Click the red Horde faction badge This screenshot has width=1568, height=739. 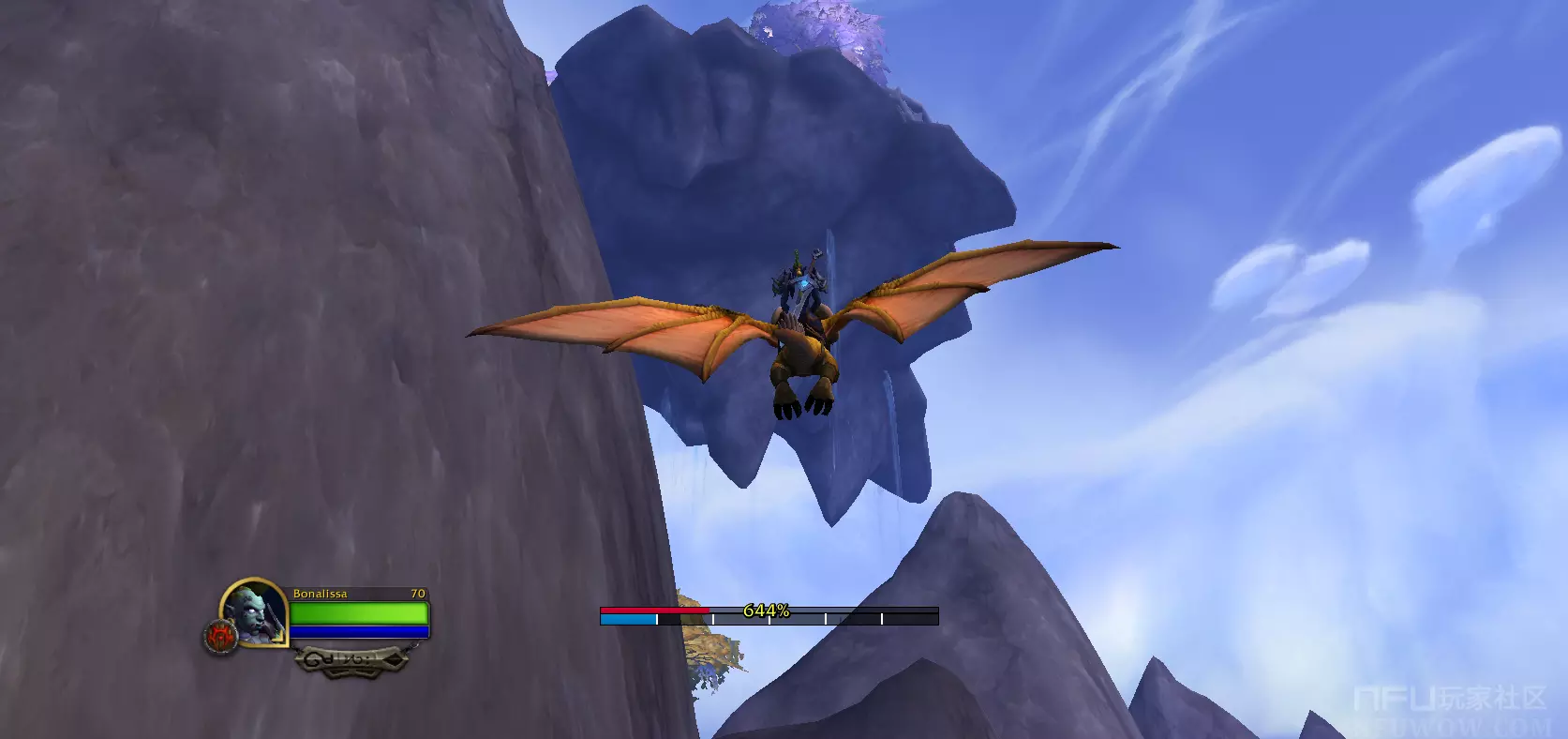click(219, 638)
